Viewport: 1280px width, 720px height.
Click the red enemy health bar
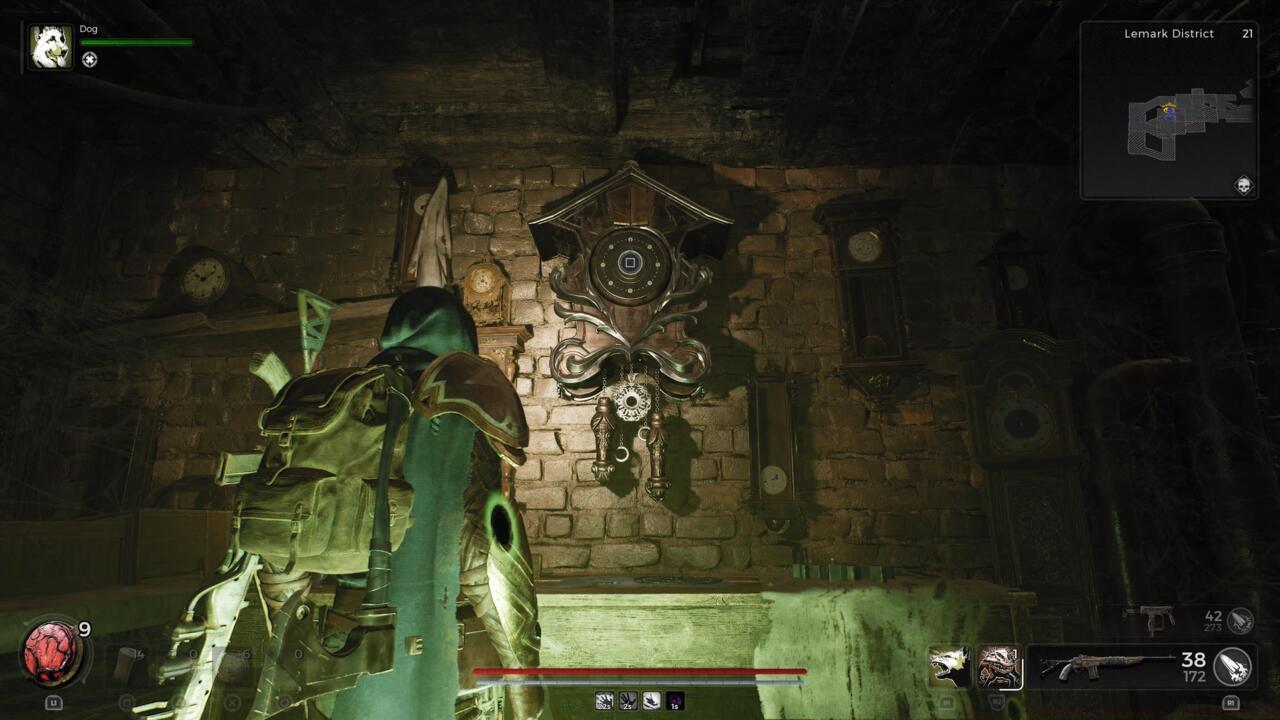tap(640, 668)
